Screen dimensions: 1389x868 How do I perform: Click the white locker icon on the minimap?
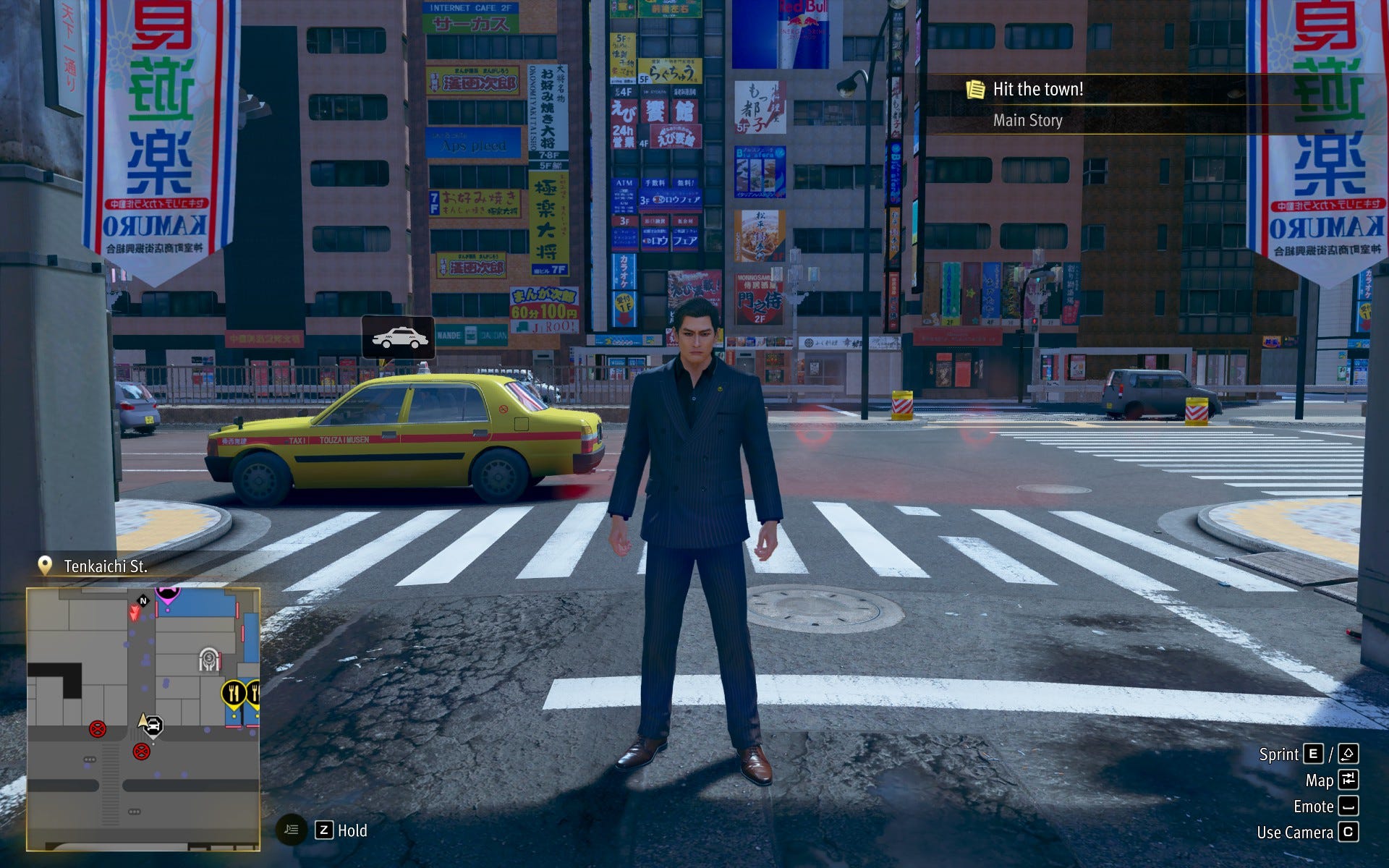pyautogui.click(x=209, y=660)
